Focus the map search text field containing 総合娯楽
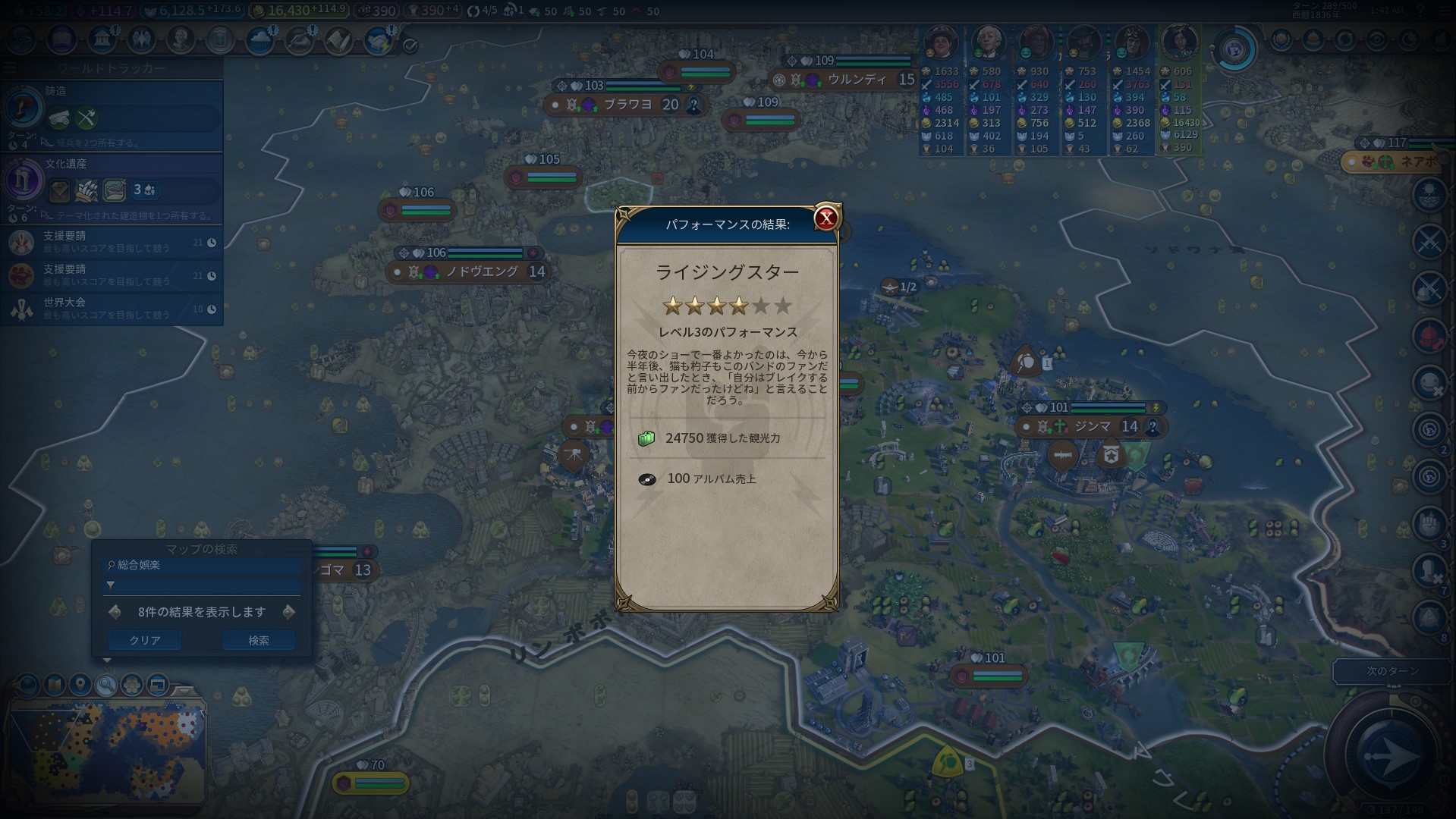Viewport: 1456px width, 819px height. pyautogui.click(x=203, y=566)
